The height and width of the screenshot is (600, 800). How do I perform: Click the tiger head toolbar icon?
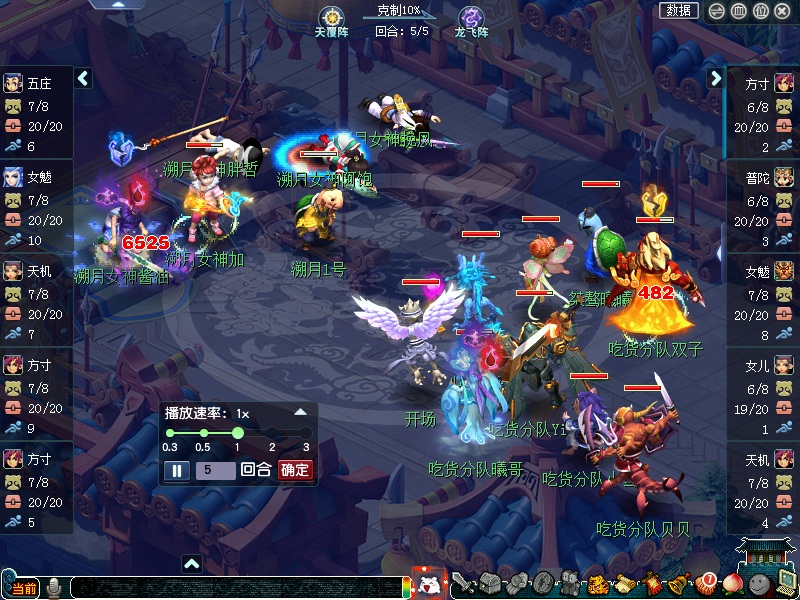[x=598, y=584]
